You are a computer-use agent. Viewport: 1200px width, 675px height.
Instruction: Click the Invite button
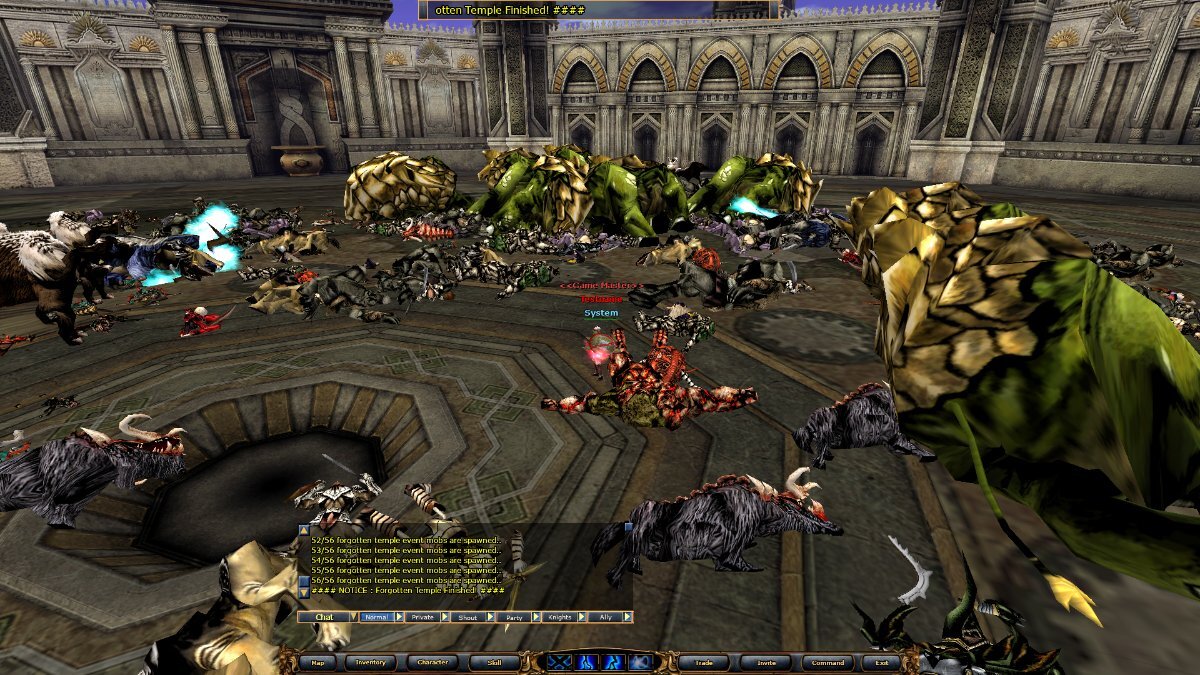click(766, 662)
